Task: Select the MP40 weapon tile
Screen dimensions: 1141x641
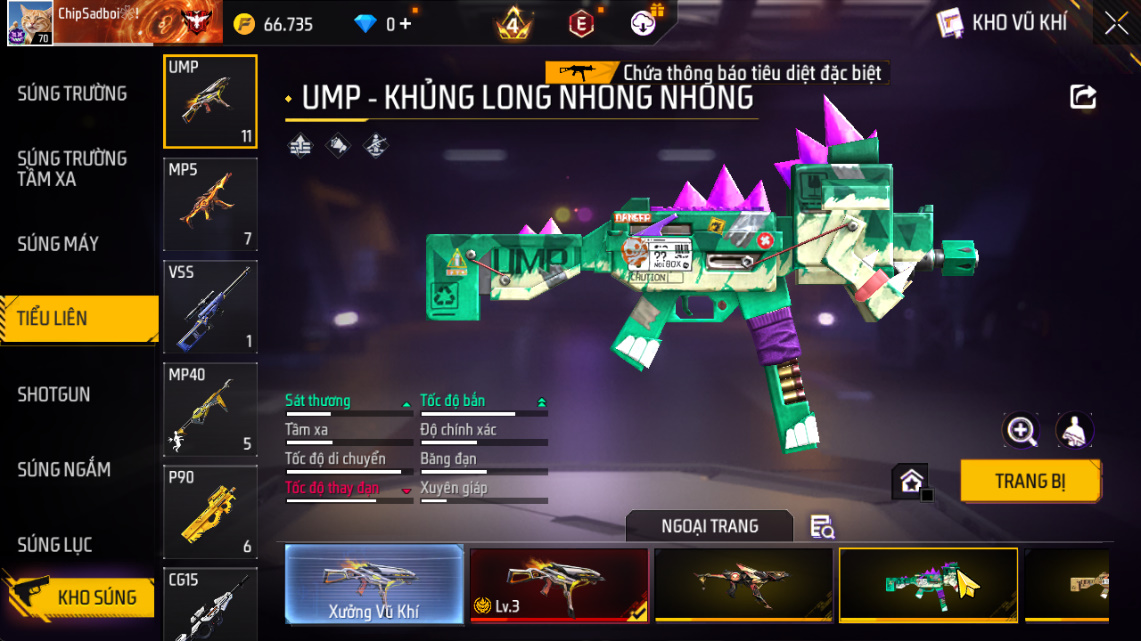Action: pyautogui.click(x=210, y=409)
